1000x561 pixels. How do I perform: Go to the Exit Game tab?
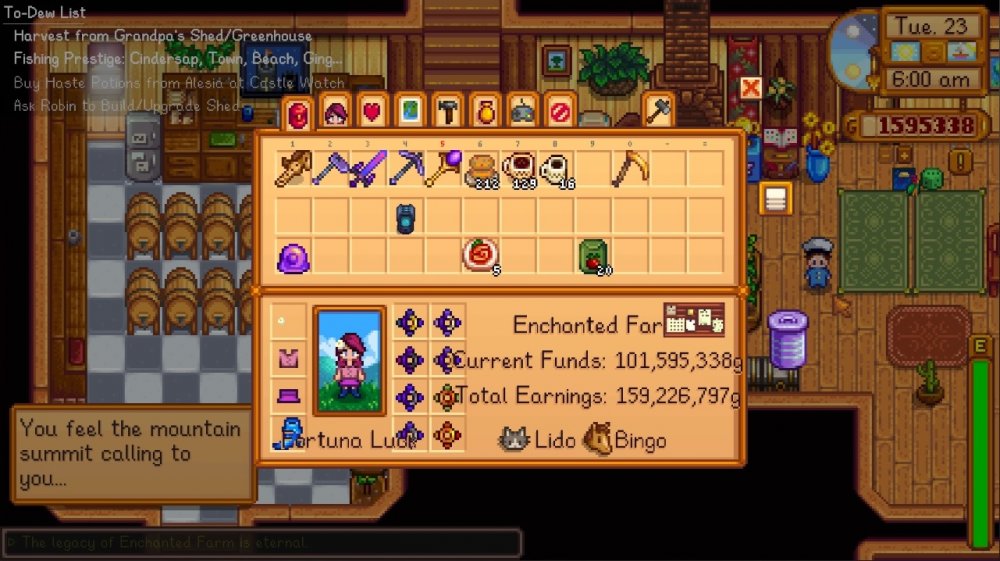[559, 112]
